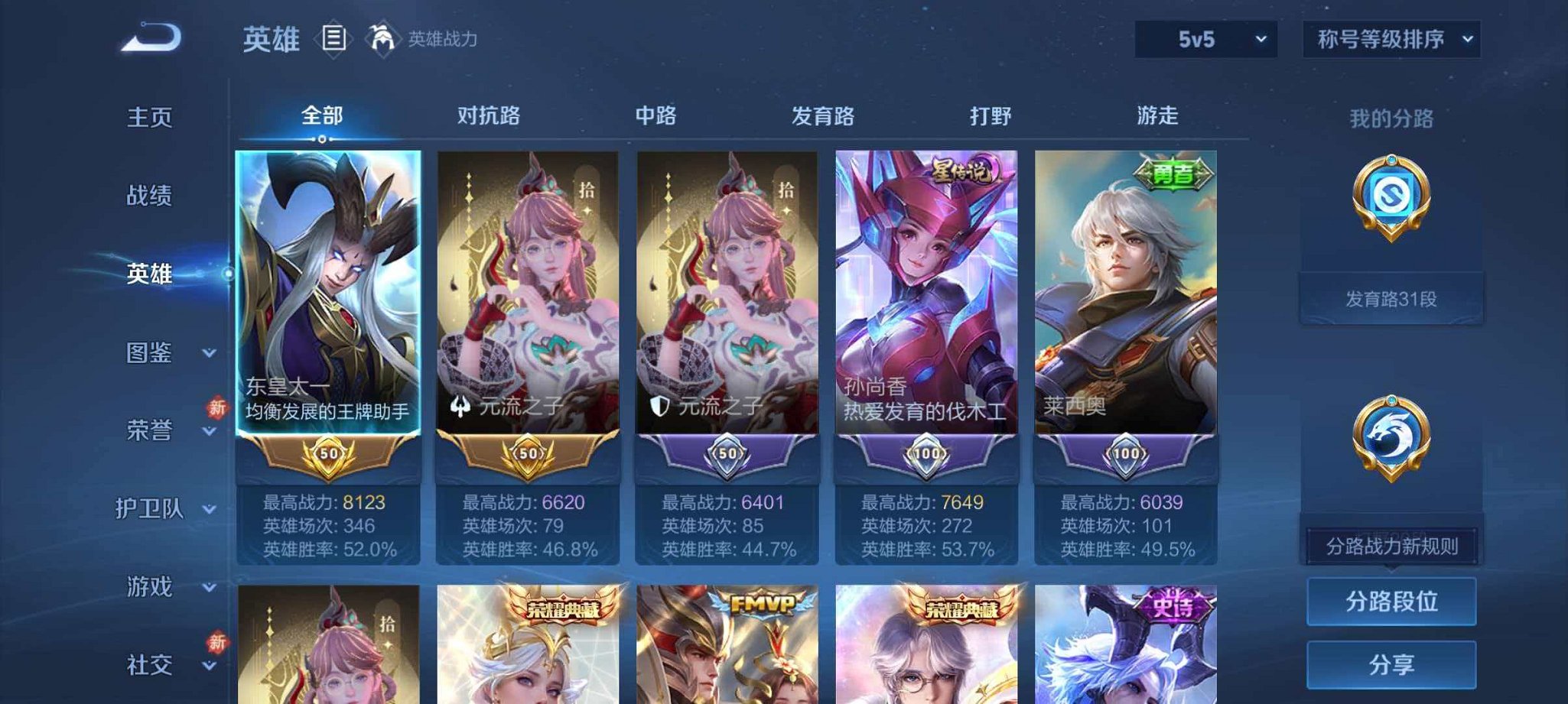
Task: Select 战绩 in the left sidebar menu
Action: [149, 196]
